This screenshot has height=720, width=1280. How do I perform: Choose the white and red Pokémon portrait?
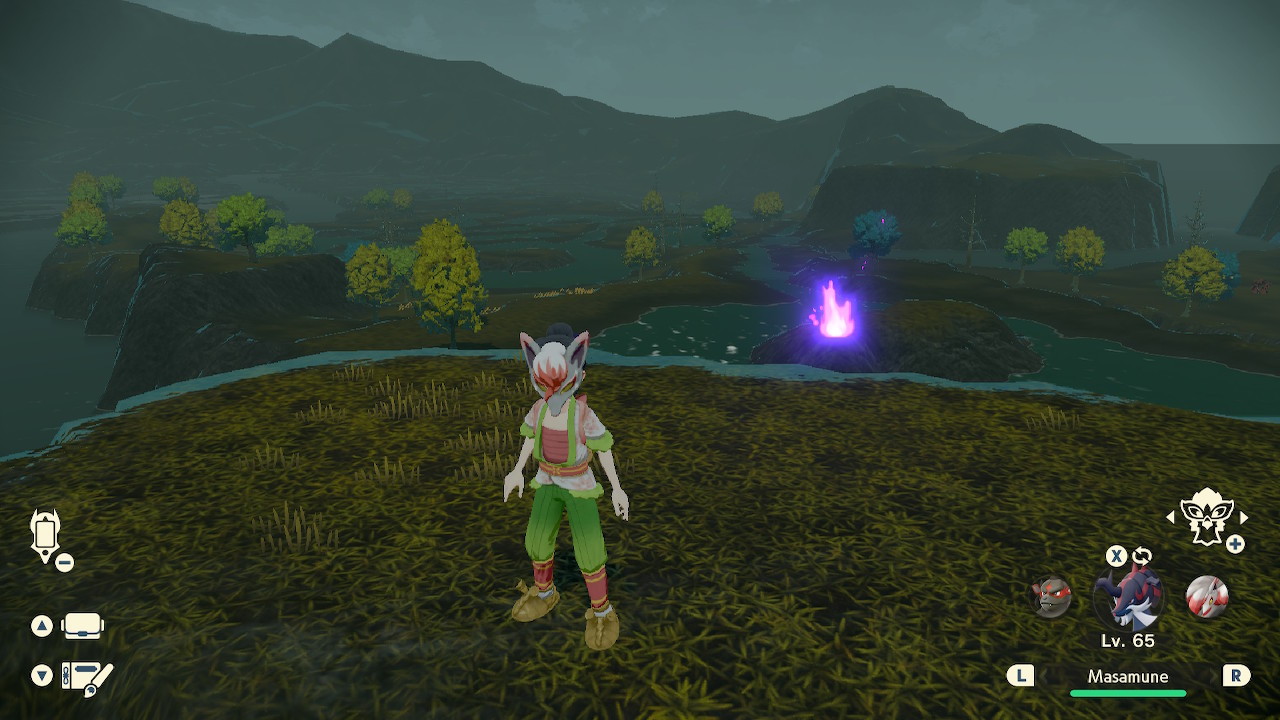coord(1205,597)
